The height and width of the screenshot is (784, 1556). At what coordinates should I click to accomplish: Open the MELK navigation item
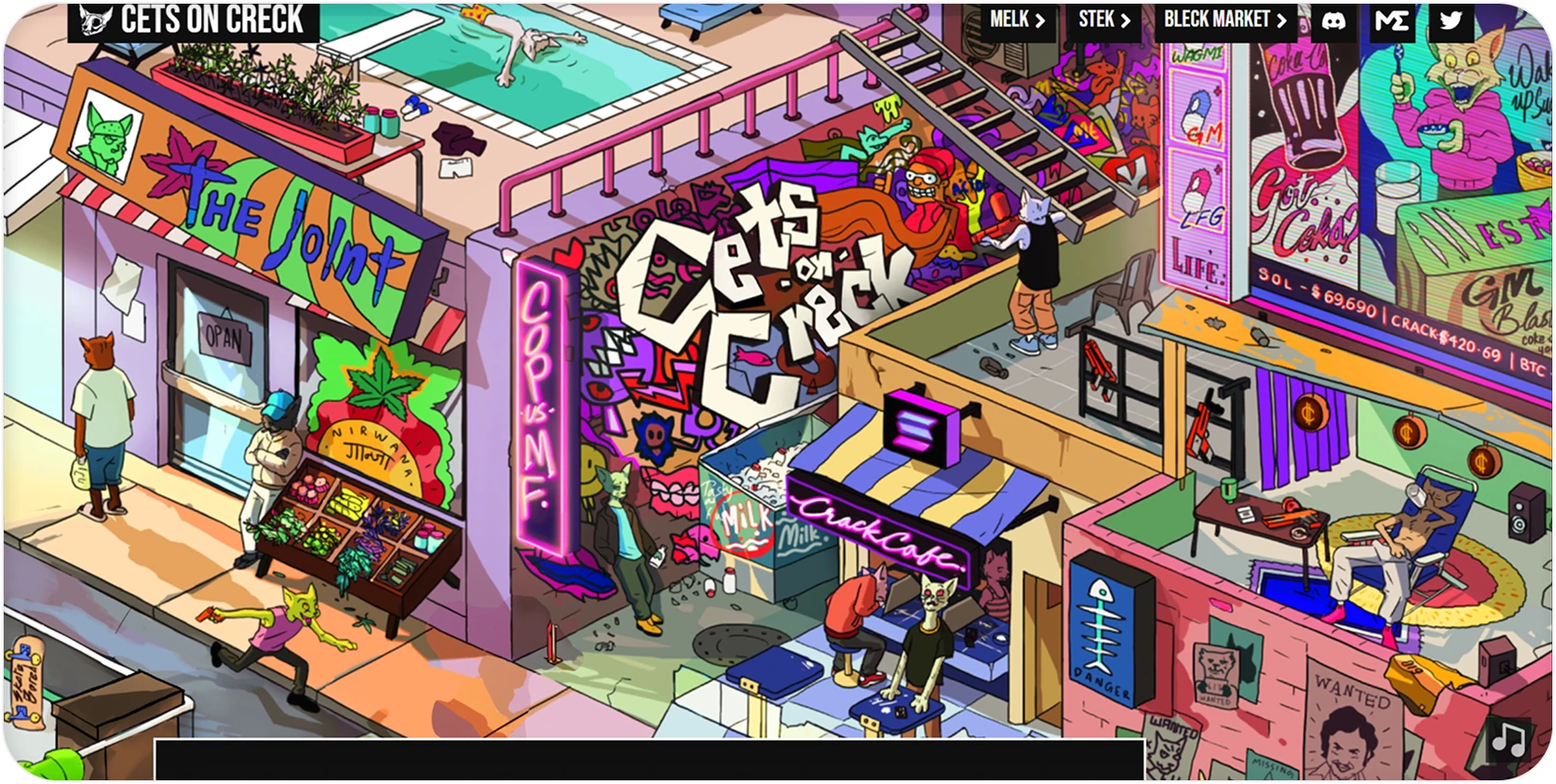(x=1008, y=19)
